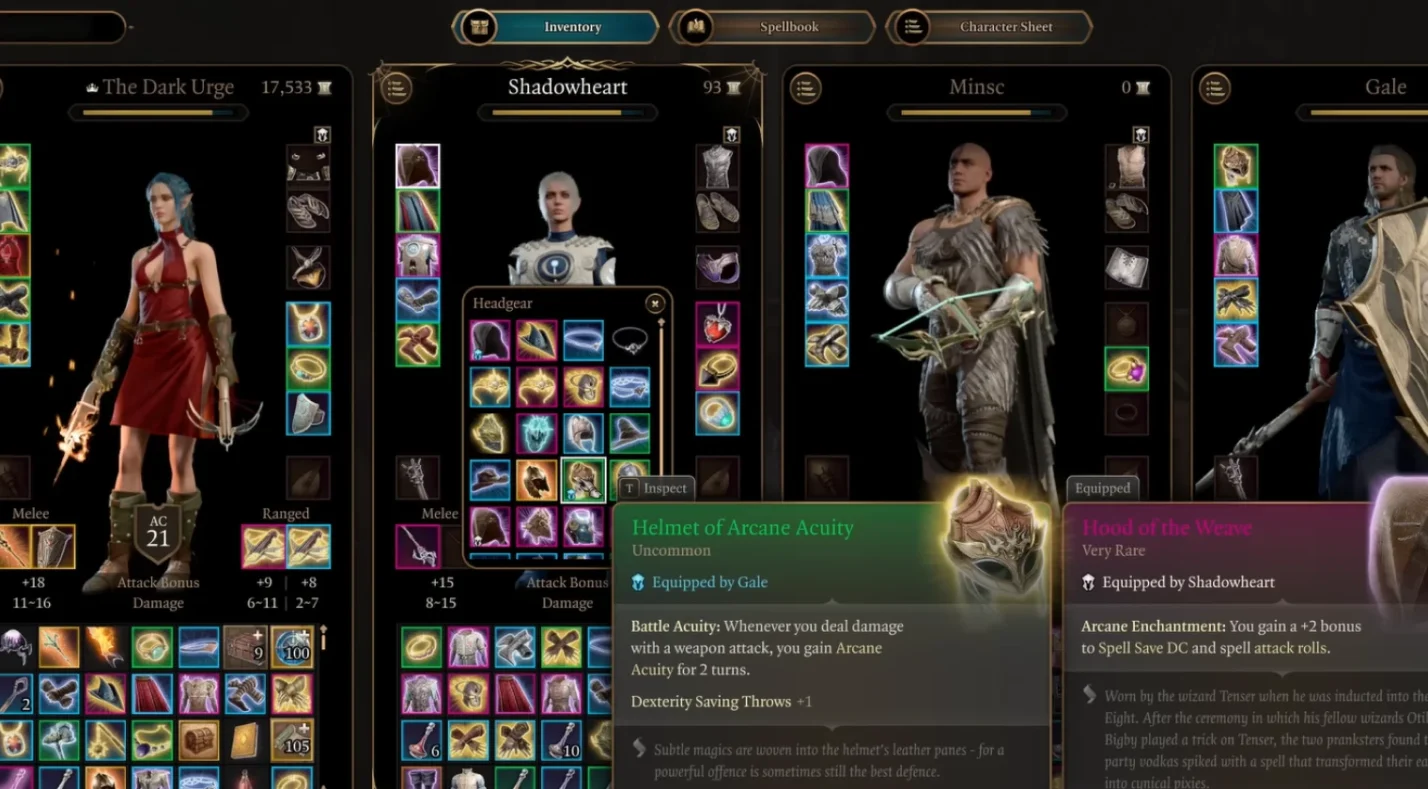
Task: Select the glowing teal mask headgear
Action: [537, 434]
